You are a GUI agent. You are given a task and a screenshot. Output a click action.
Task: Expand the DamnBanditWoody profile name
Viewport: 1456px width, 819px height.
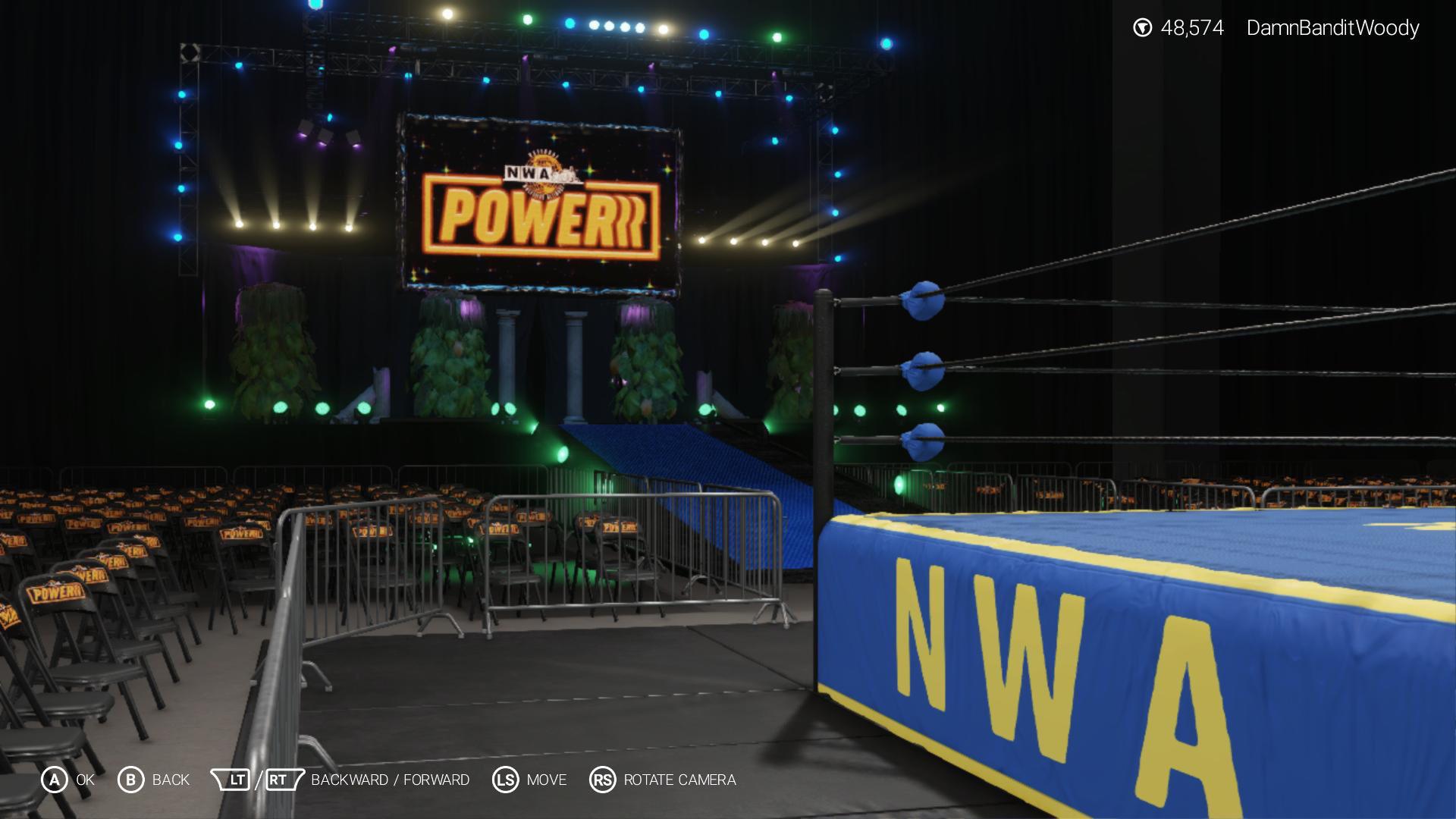point(1332,27)
